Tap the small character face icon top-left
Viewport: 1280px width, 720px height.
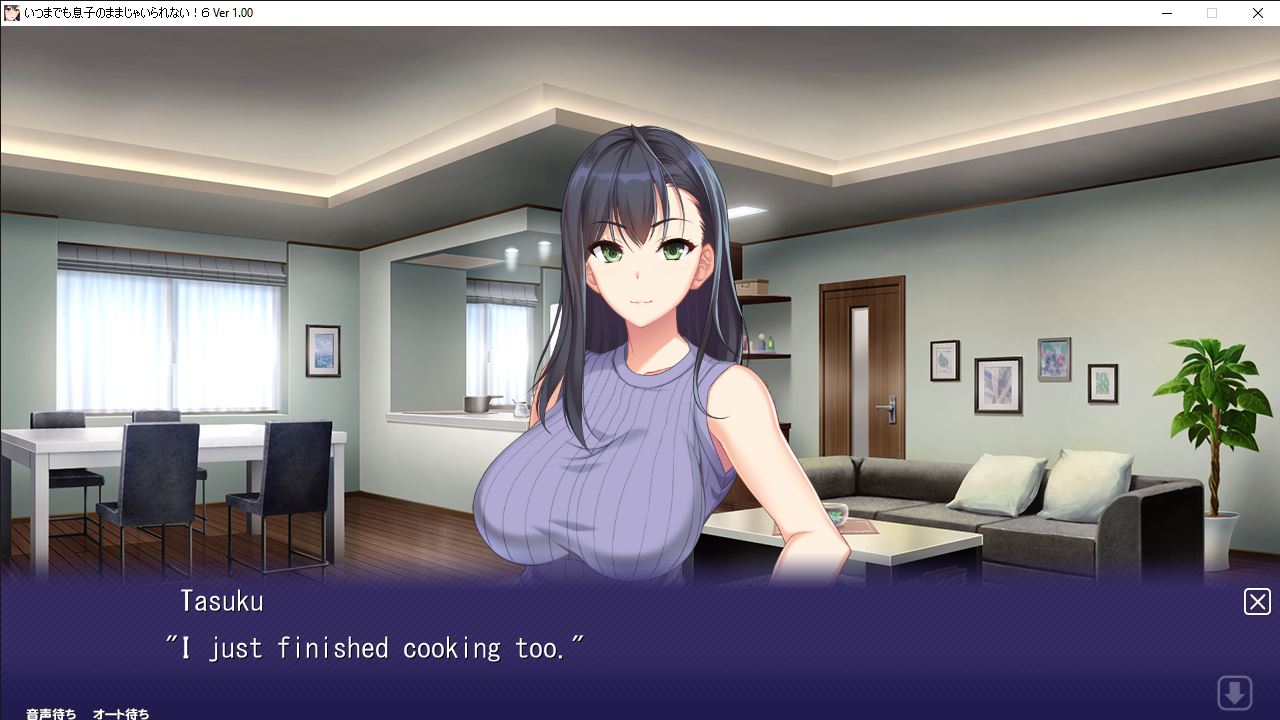click(12, 13)
